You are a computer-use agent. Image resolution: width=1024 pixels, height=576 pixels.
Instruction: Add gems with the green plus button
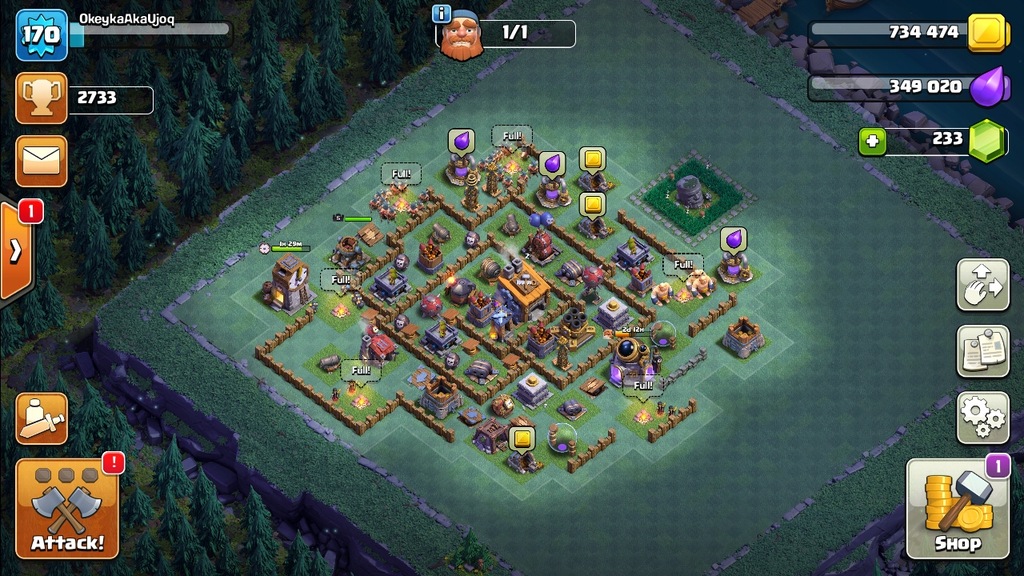pos(872,140)
